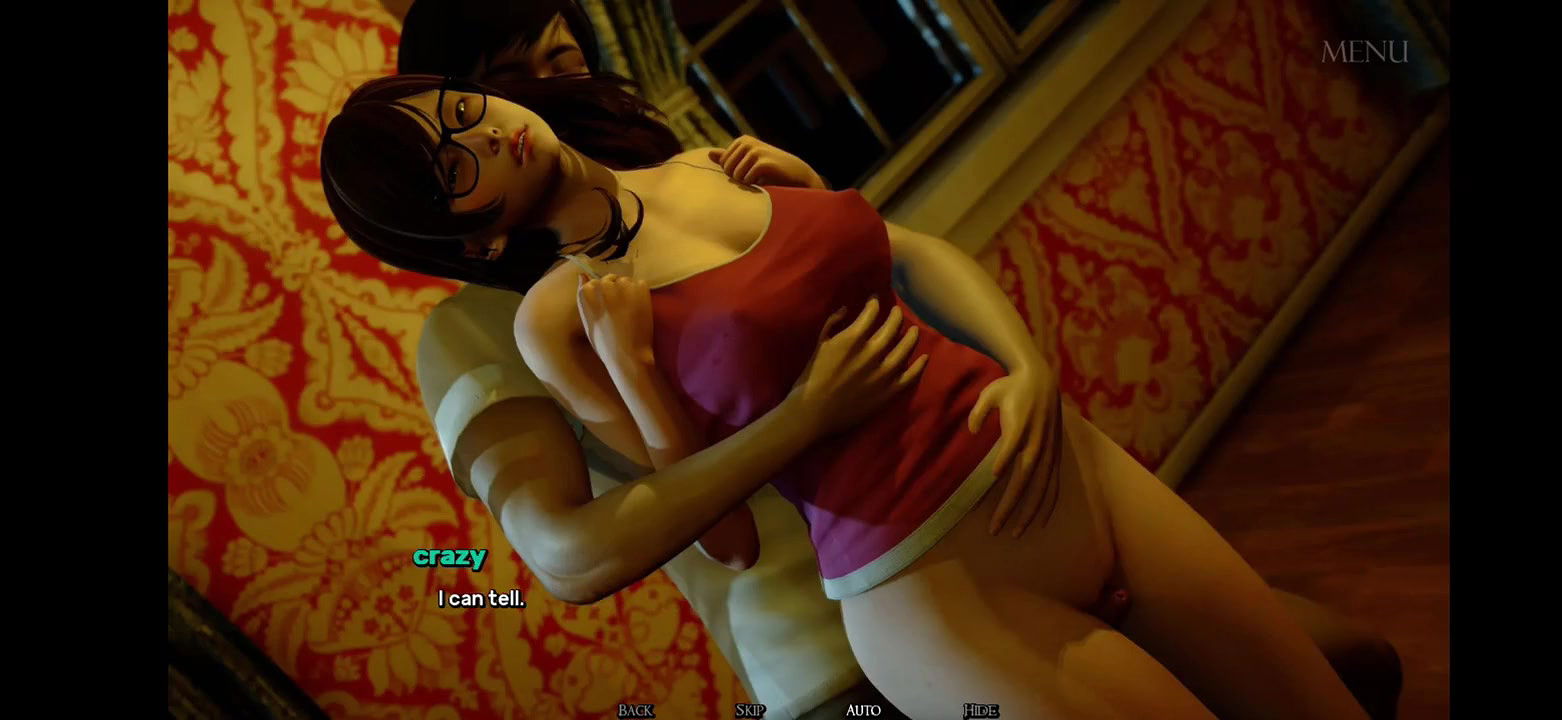Enable AUTO mode for automatic text advancing
The width and height of the screenshot is (1562, 720).
click(862, 710)
